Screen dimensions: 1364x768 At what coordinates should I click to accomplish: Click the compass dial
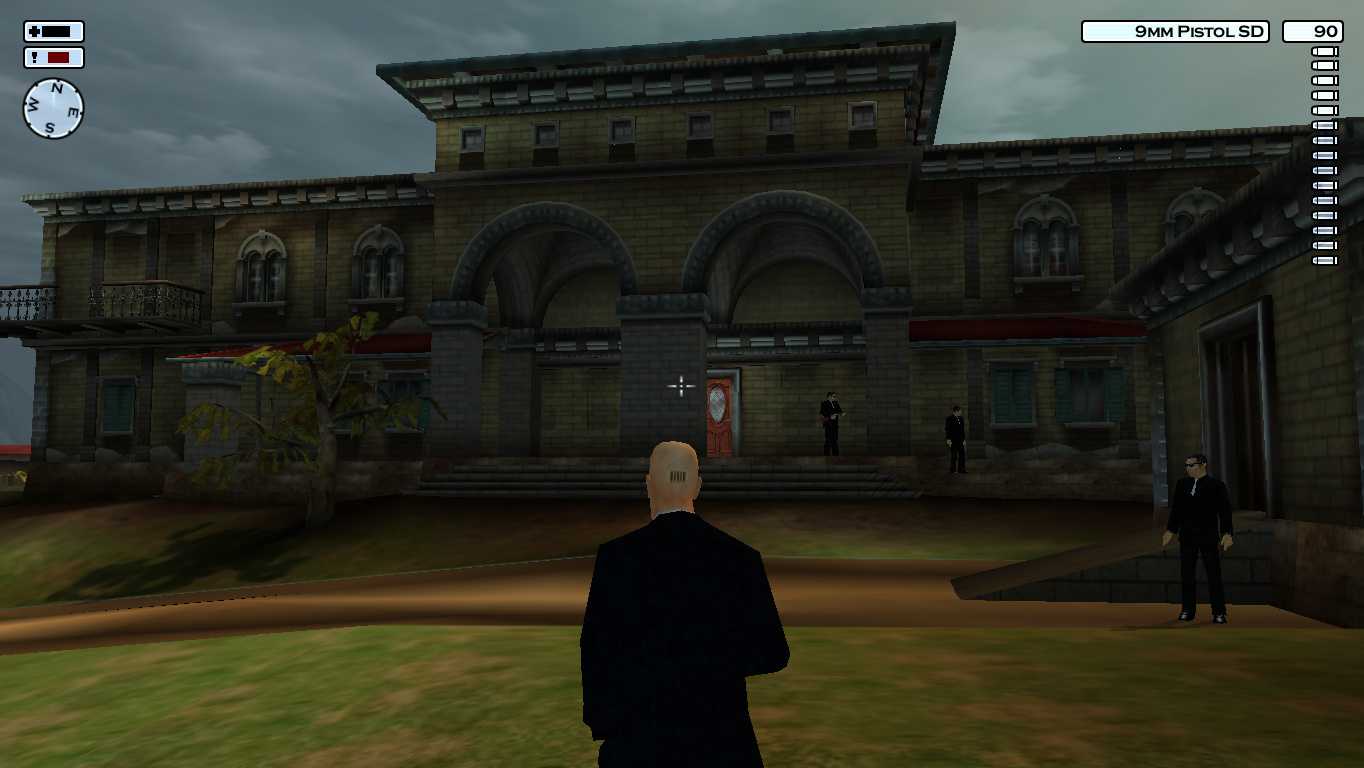53,108
